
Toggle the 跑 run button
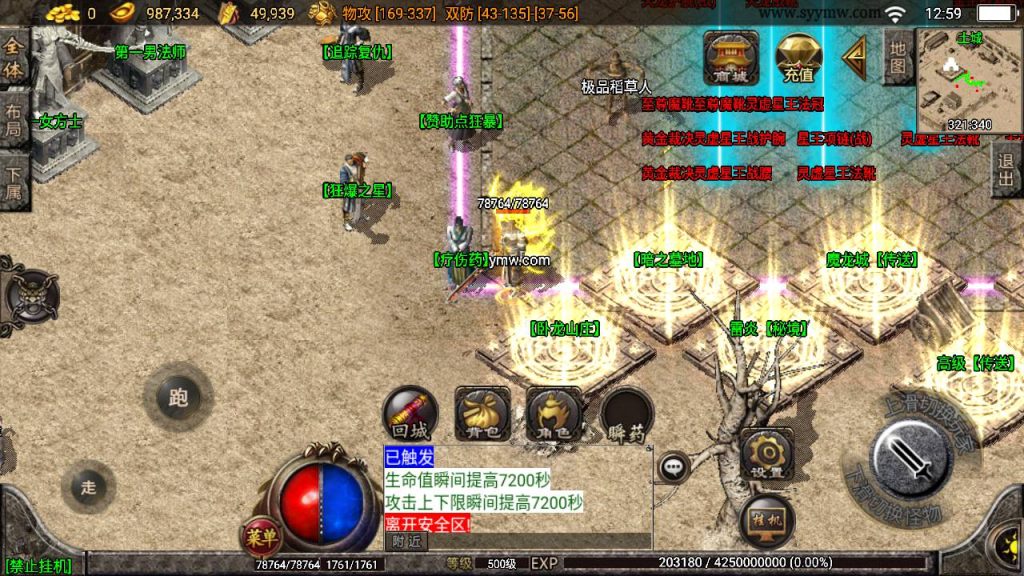point(178,398)
